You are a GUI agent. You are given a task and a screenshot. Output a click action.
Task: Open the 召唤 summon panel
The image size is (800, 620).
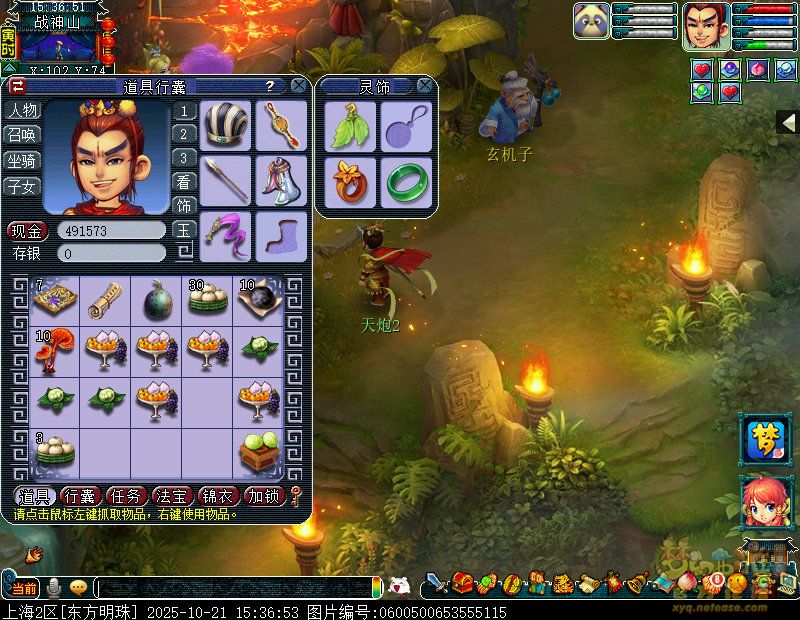pyautogui.click(x=21, y=136)
